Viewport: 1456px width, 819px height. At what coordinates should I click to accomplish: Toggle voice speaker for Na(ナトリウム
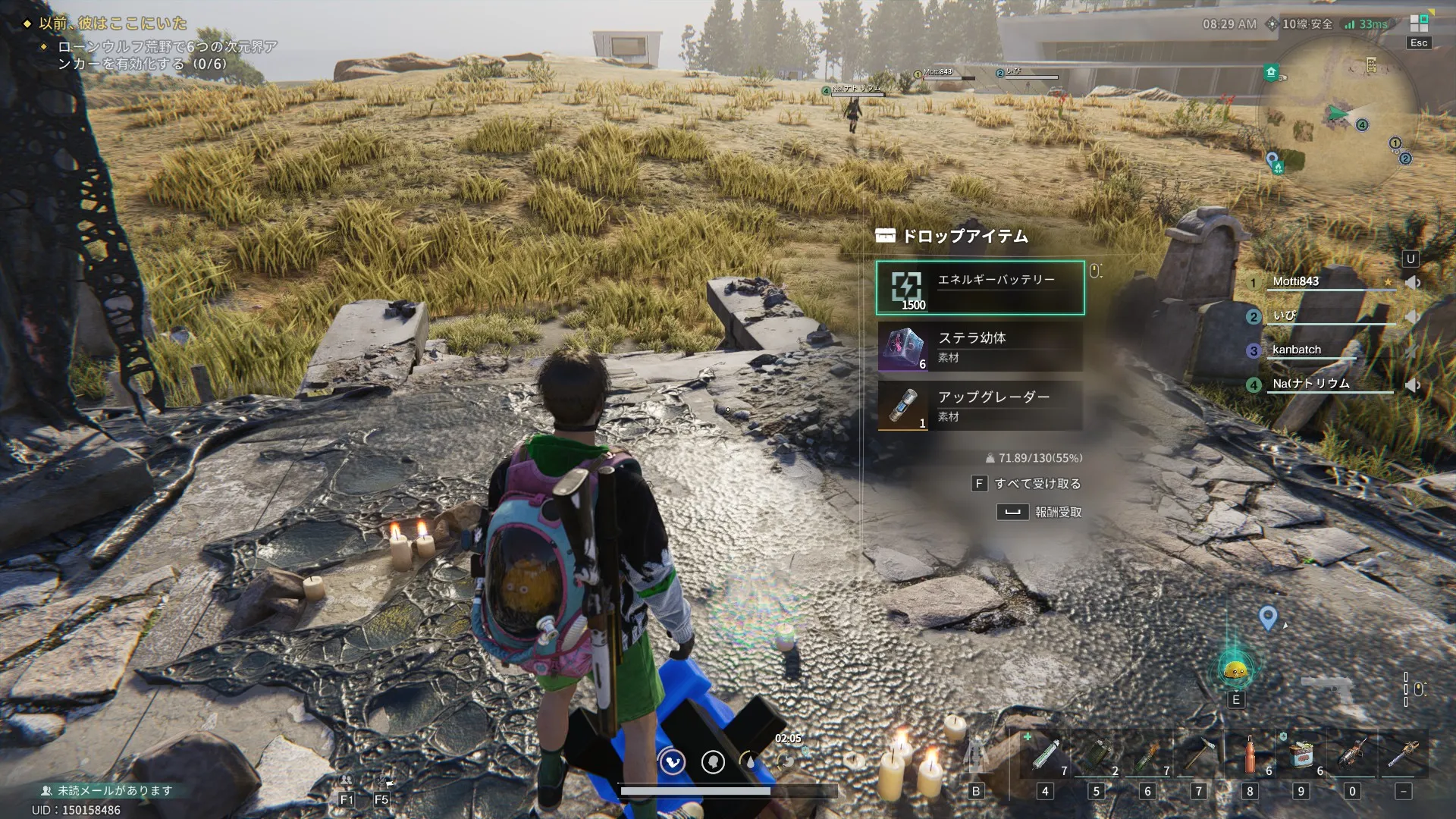1412,385
